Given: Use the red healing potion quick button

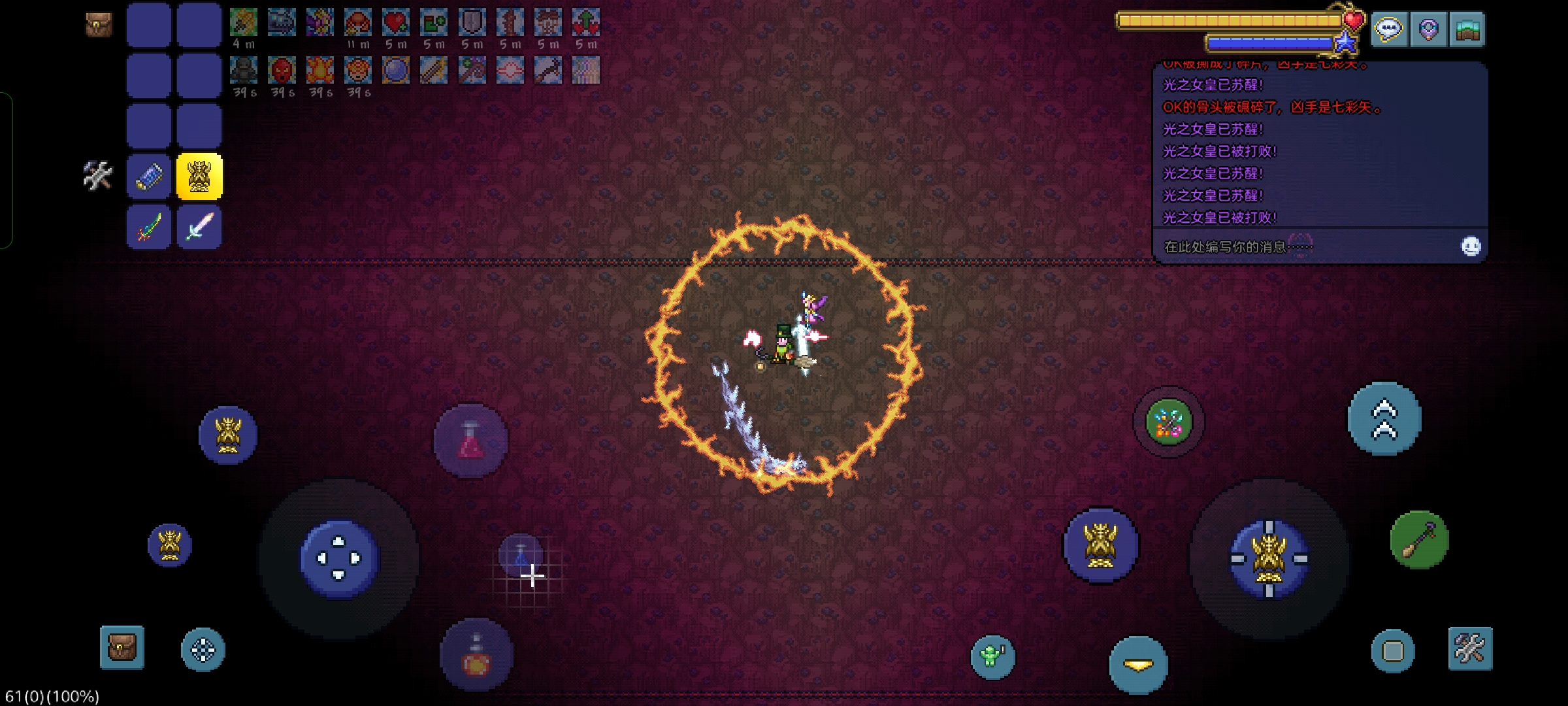Looking at the screenshot, I should tap(470, 439).
